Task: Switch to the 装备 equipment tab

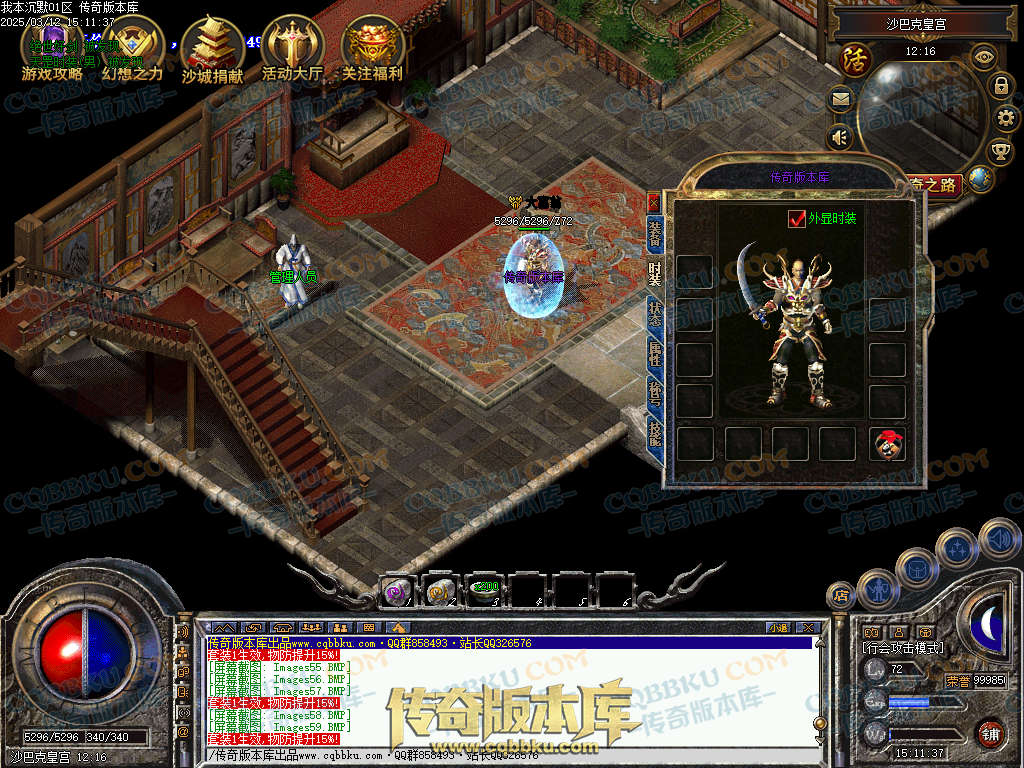Action: pos(655,235)
